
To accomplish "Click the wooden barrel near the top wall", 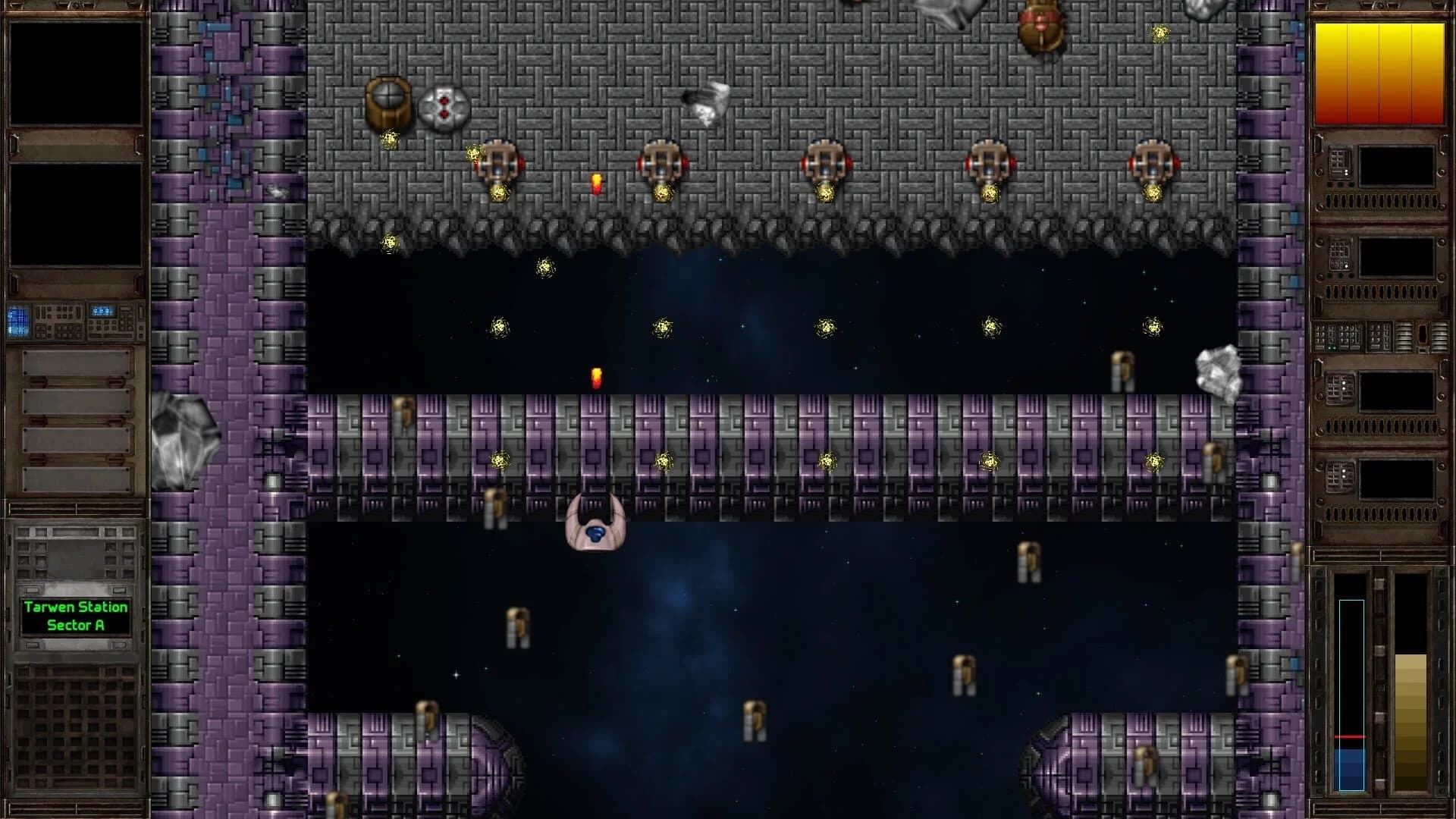I will coord(388,102).
